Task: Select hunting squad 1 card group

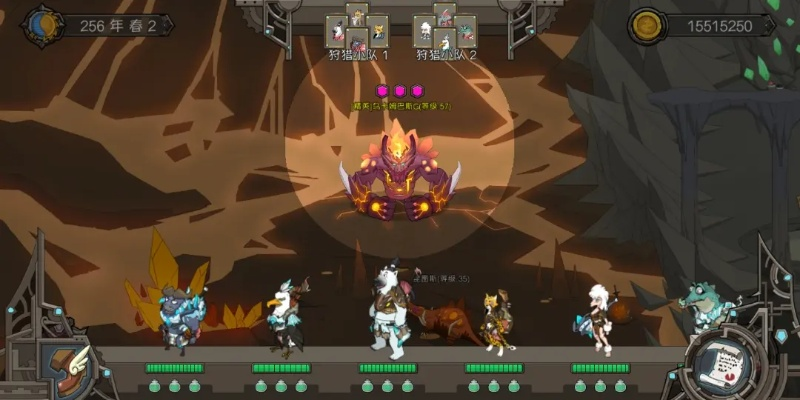Action: 357,30
